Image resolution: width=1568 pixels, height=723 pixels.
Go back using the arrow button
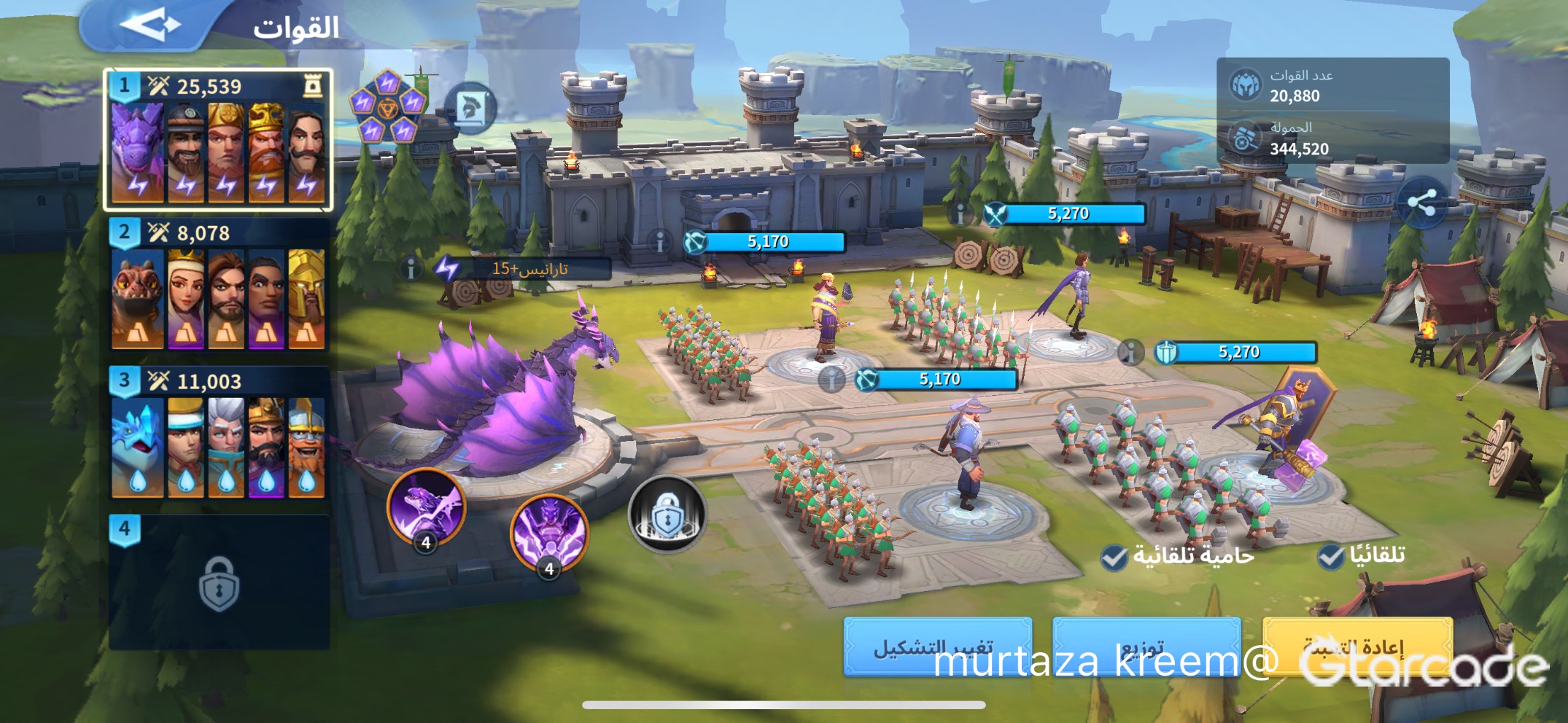point(151,25)
